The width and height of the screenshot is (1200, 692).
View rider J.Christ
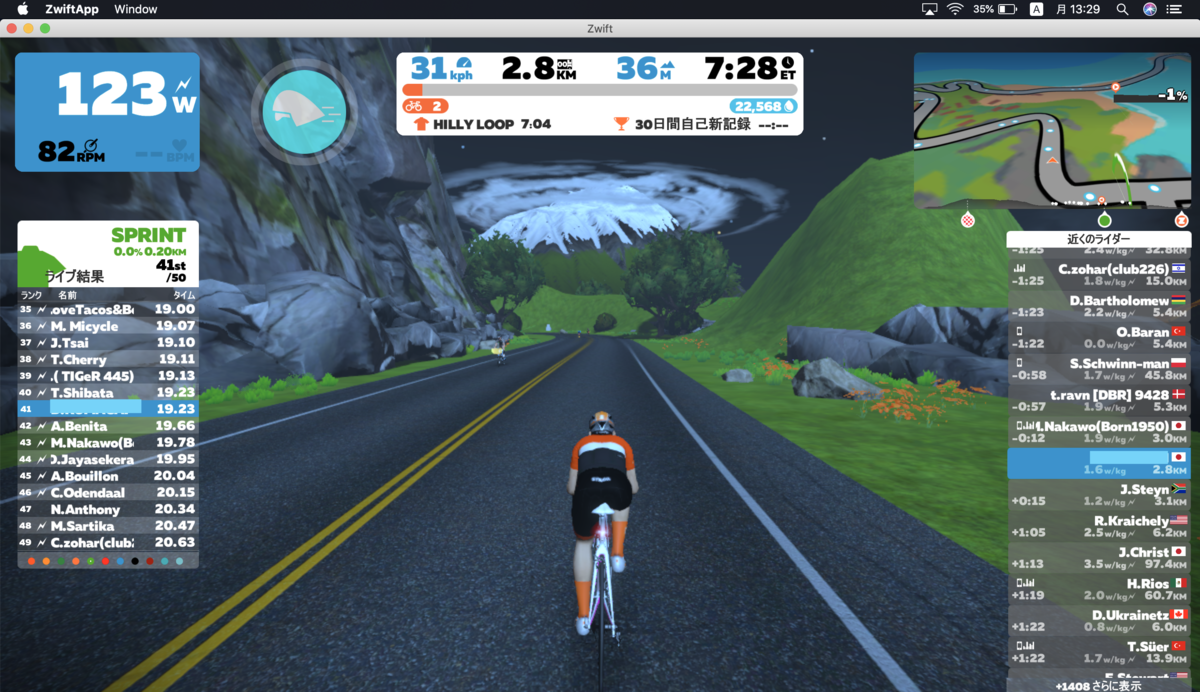1098,558
